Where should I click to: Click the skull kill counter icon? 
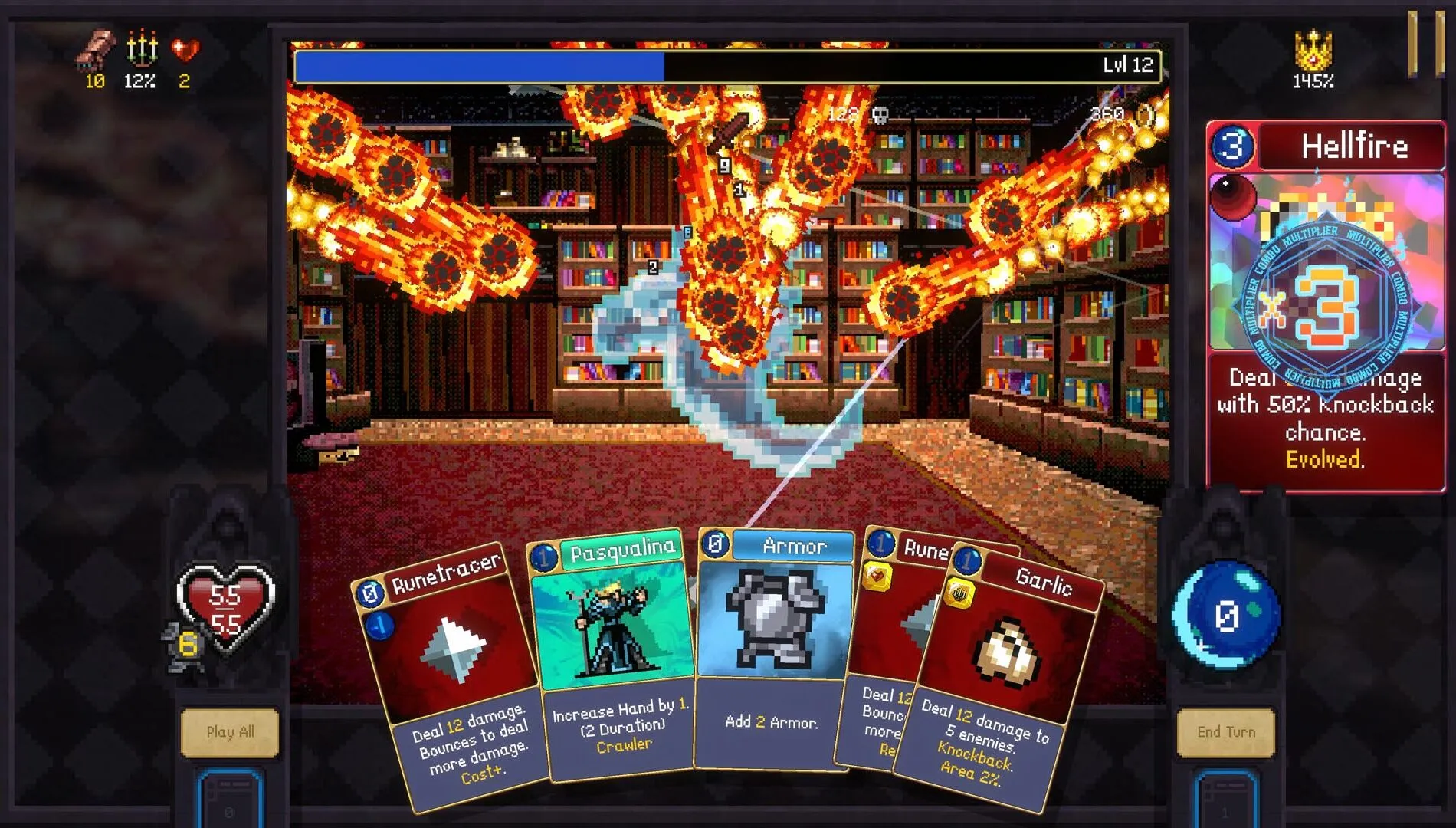[x=880, y=114]
